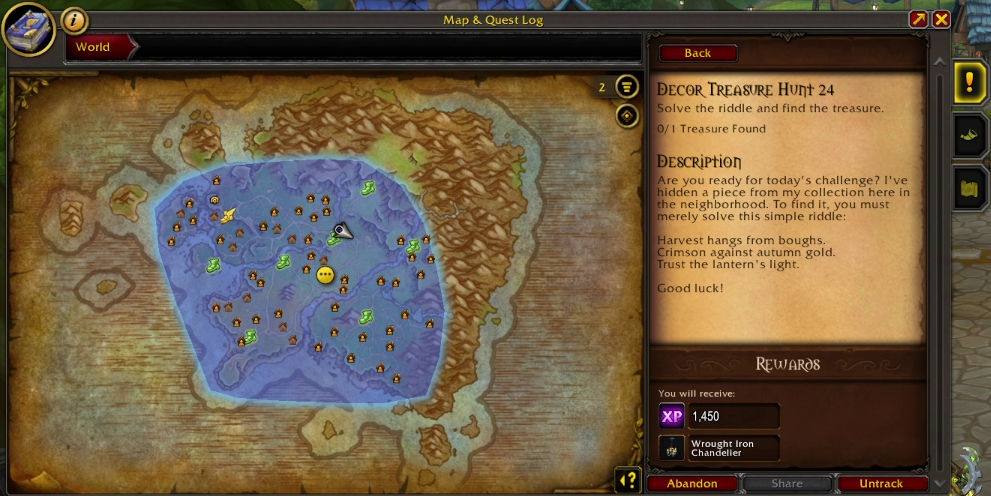Viewport: 991px width, 496px height.
Task: Open the map filter options button
Action: tap(627, 87)
